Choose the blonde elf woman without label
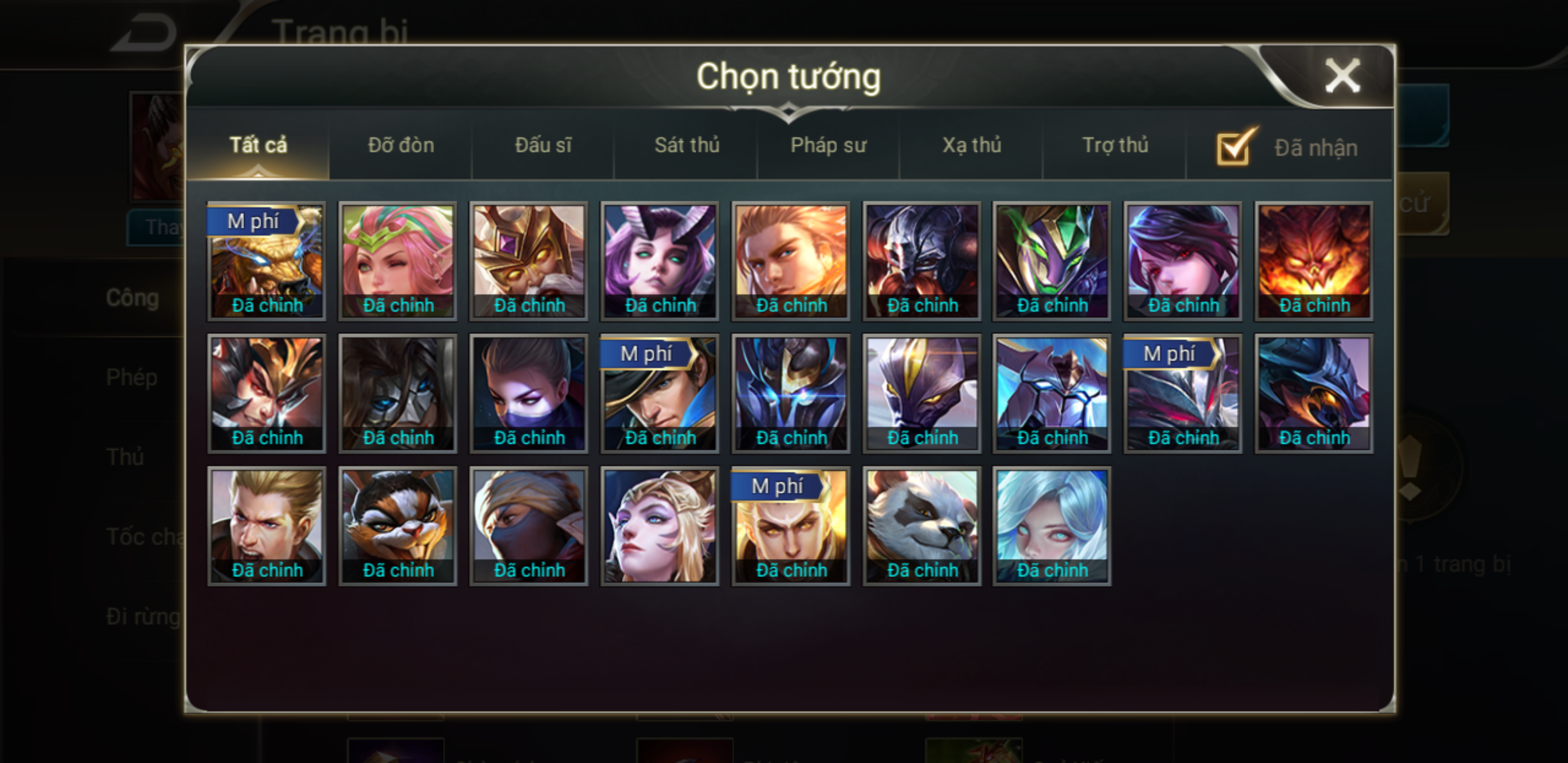The width and height of the screenshot is (1568, 763). (x=660, y=526)
